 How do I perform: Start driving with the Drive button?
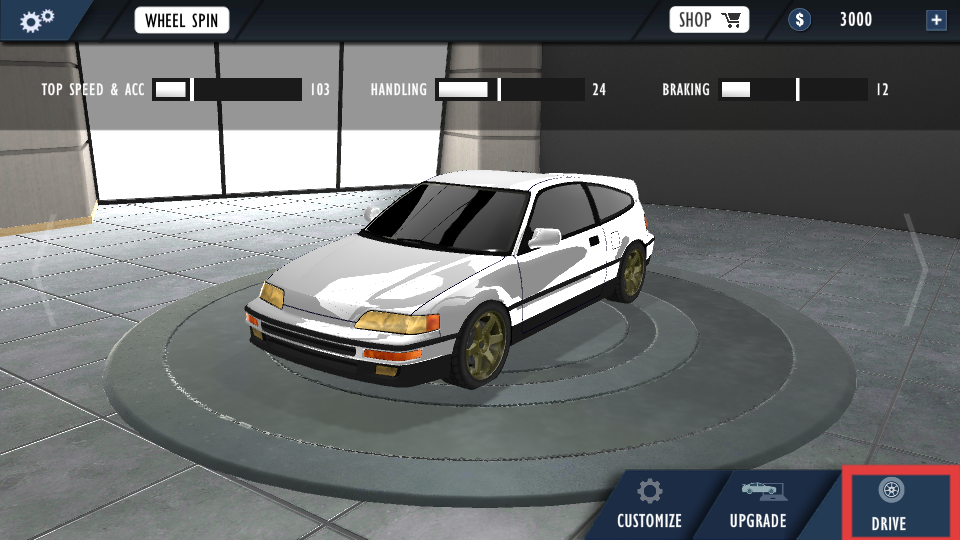tap(890, 505)
